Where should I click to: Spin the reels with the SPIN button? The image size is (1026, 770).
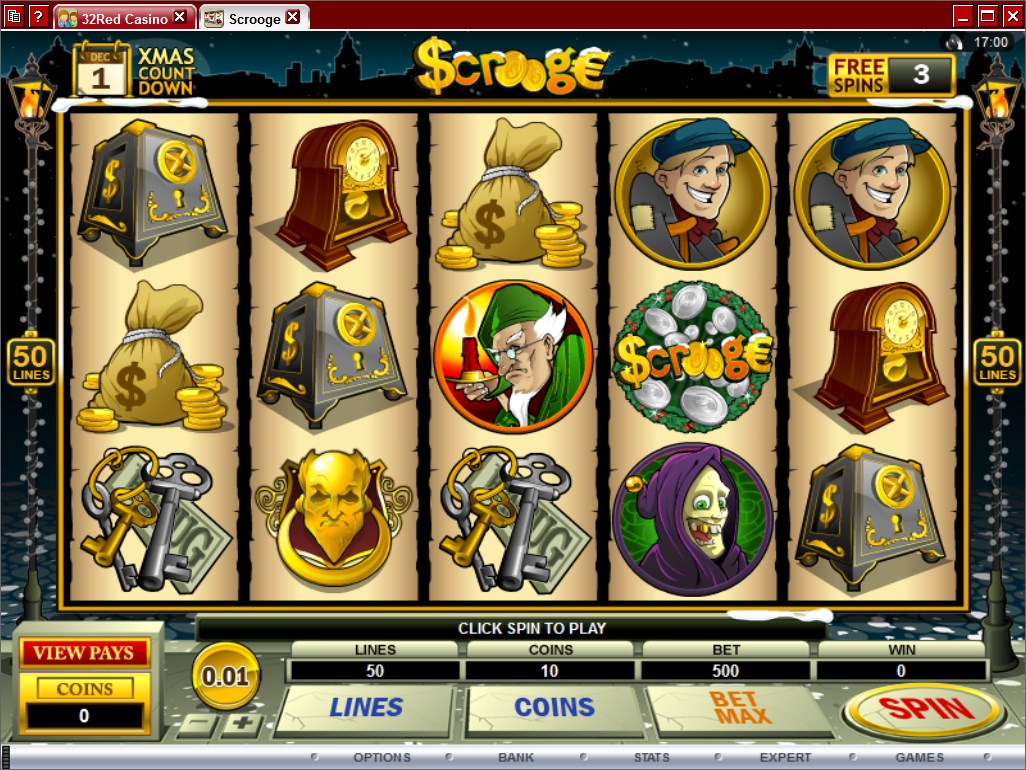tap(923, 710)
